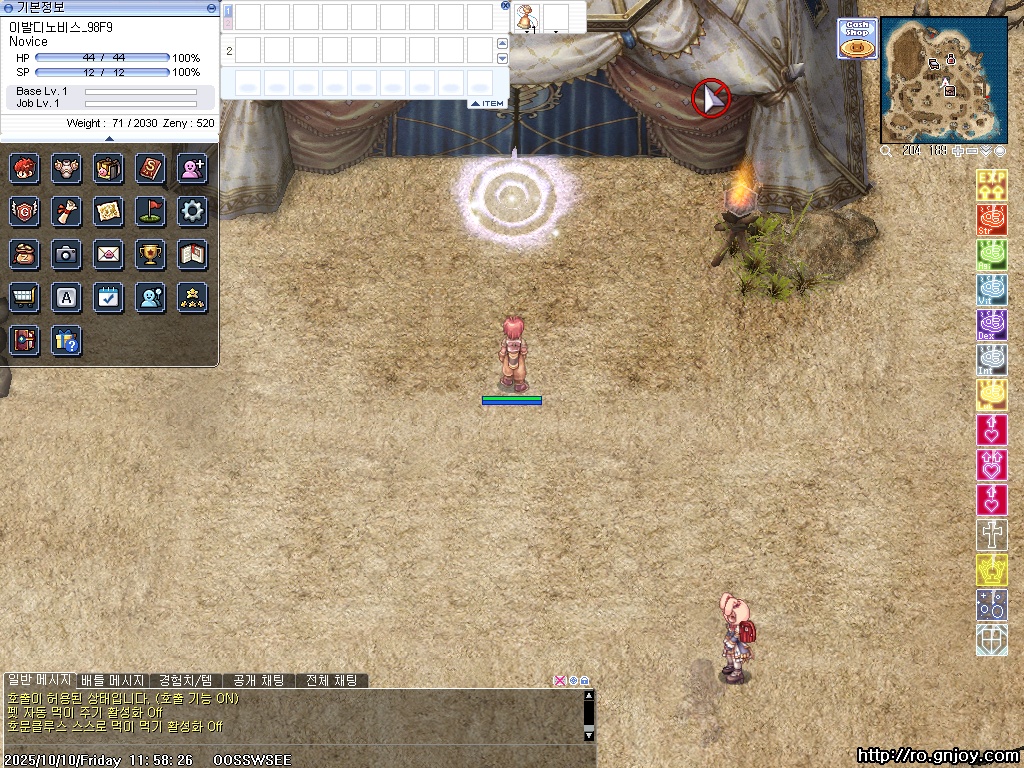
Task: Switch to the 경험치/템 chat tab
Action: (185, 681)
